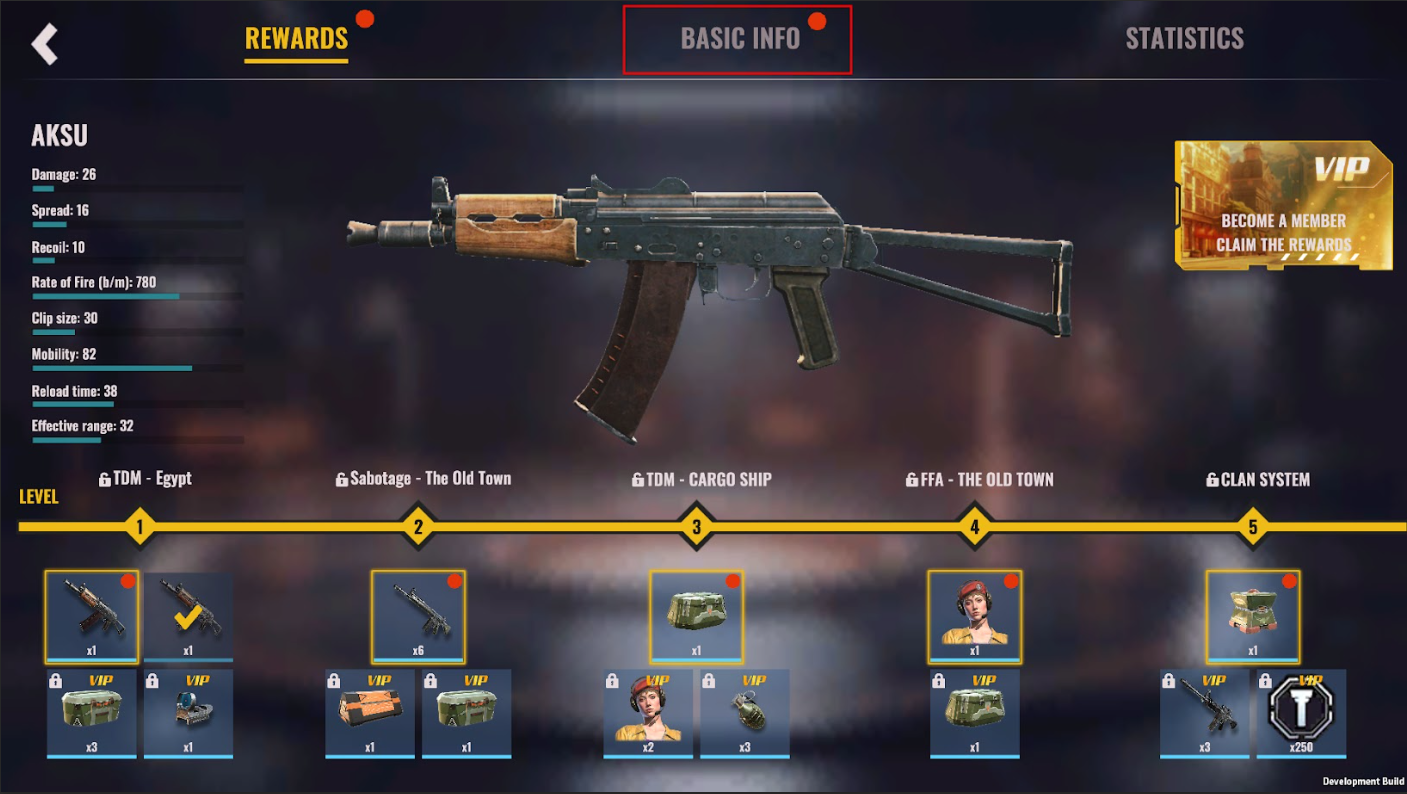
Task: Select the checkmarked AKSU reward tile
Action: click(x=188, y=617)
